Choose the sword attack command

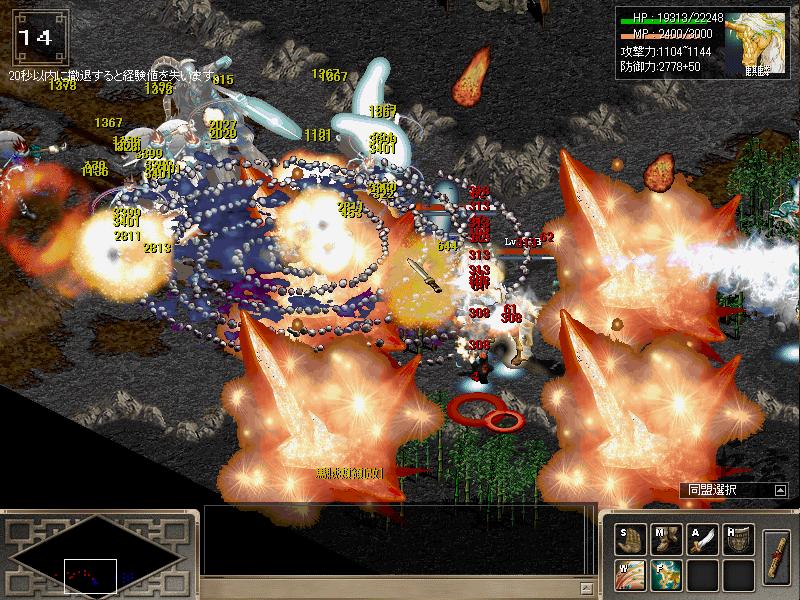(x=703, y=539)
